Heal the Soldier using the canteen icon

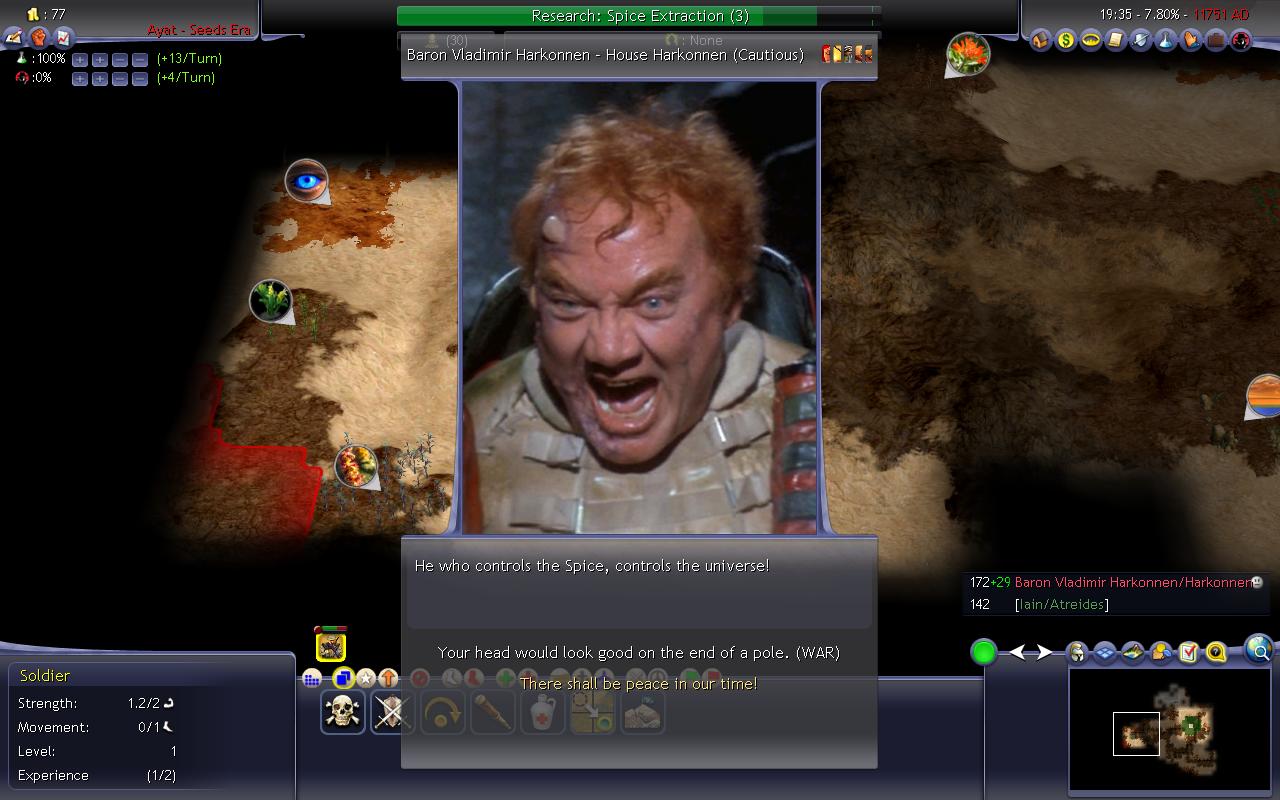[543, 712]
